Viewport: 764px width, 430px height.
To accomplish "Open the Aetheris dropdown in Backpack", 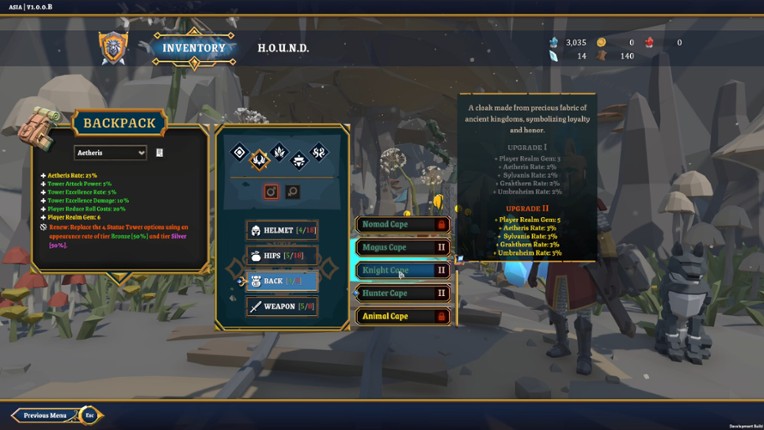I will 110,153.
